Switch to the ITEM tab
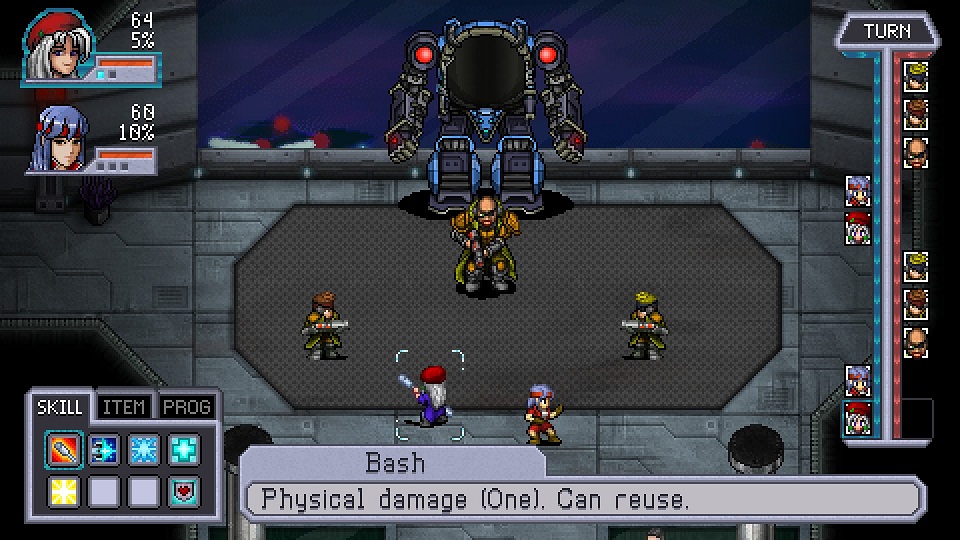Image resolution: width=960 pixels, height=540 pixels. click(x=126, y=407)
